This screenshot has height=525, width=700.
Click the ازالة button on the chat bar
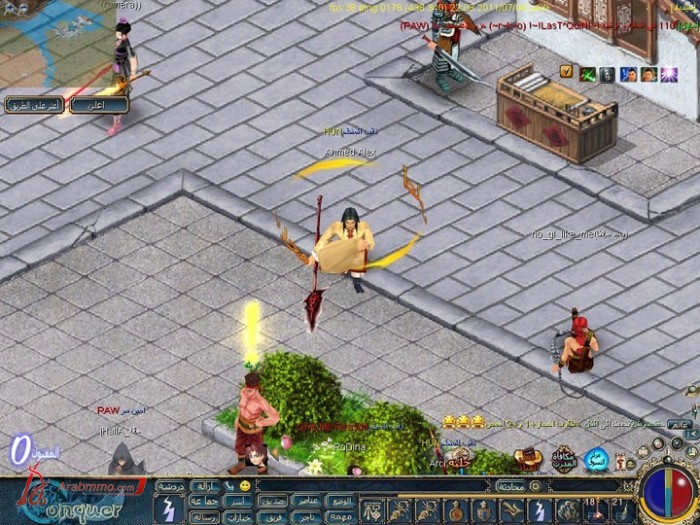point(204,485)
